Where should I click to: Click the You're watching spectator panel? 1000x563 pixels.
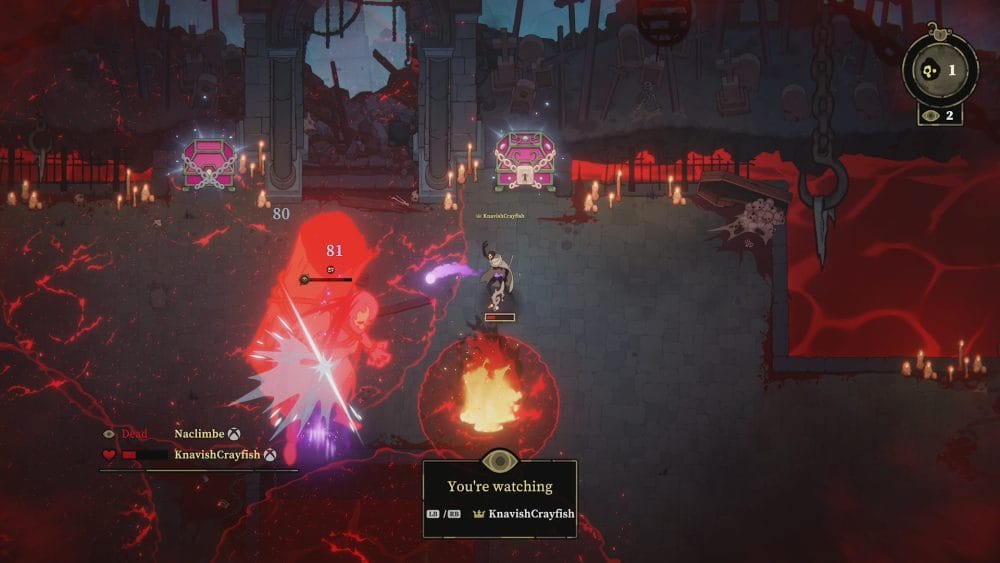tap(499, 498)
